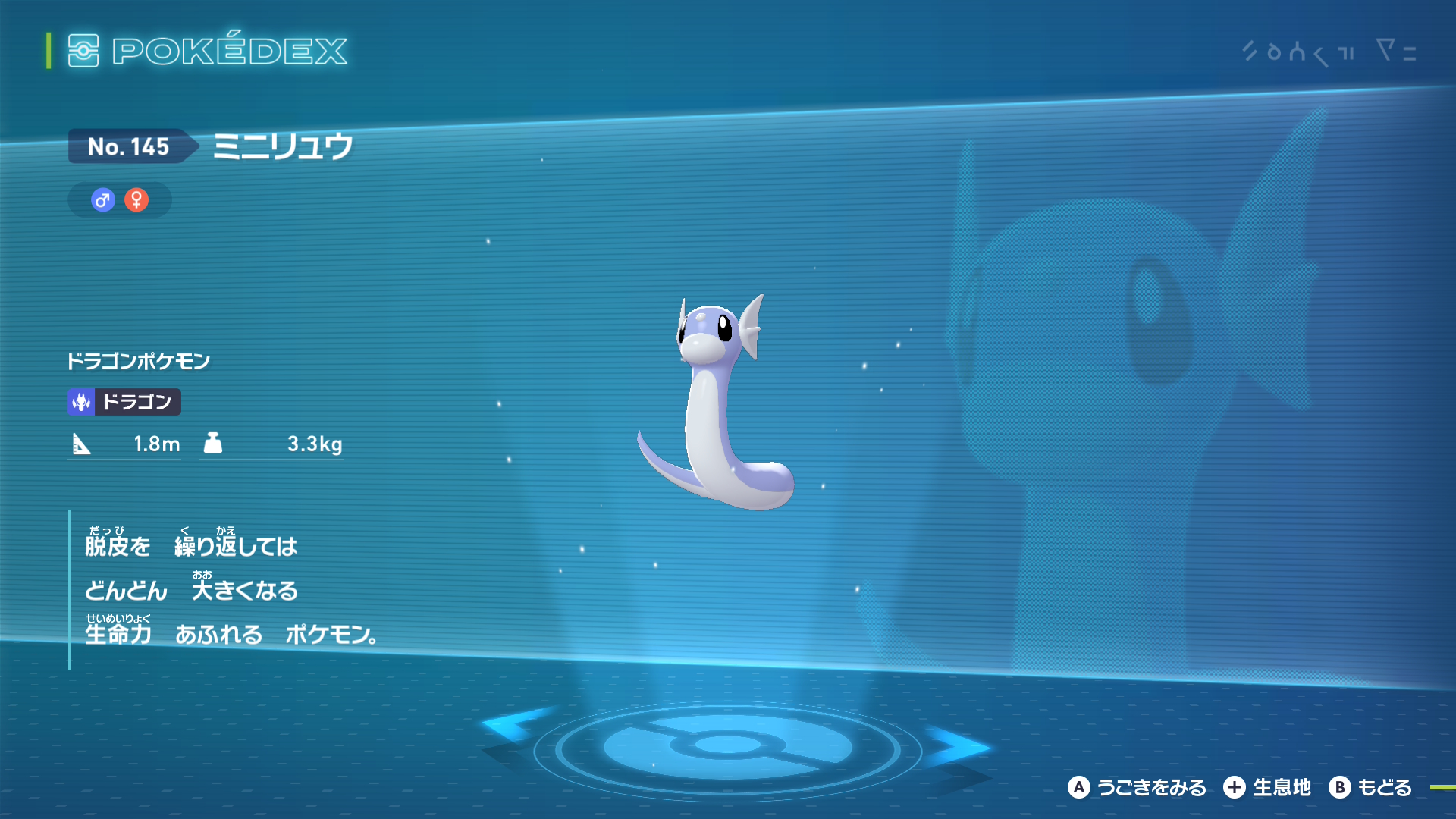Select the male gender icon
This screenshot has width=1456, height=819.
click(102, 200)
